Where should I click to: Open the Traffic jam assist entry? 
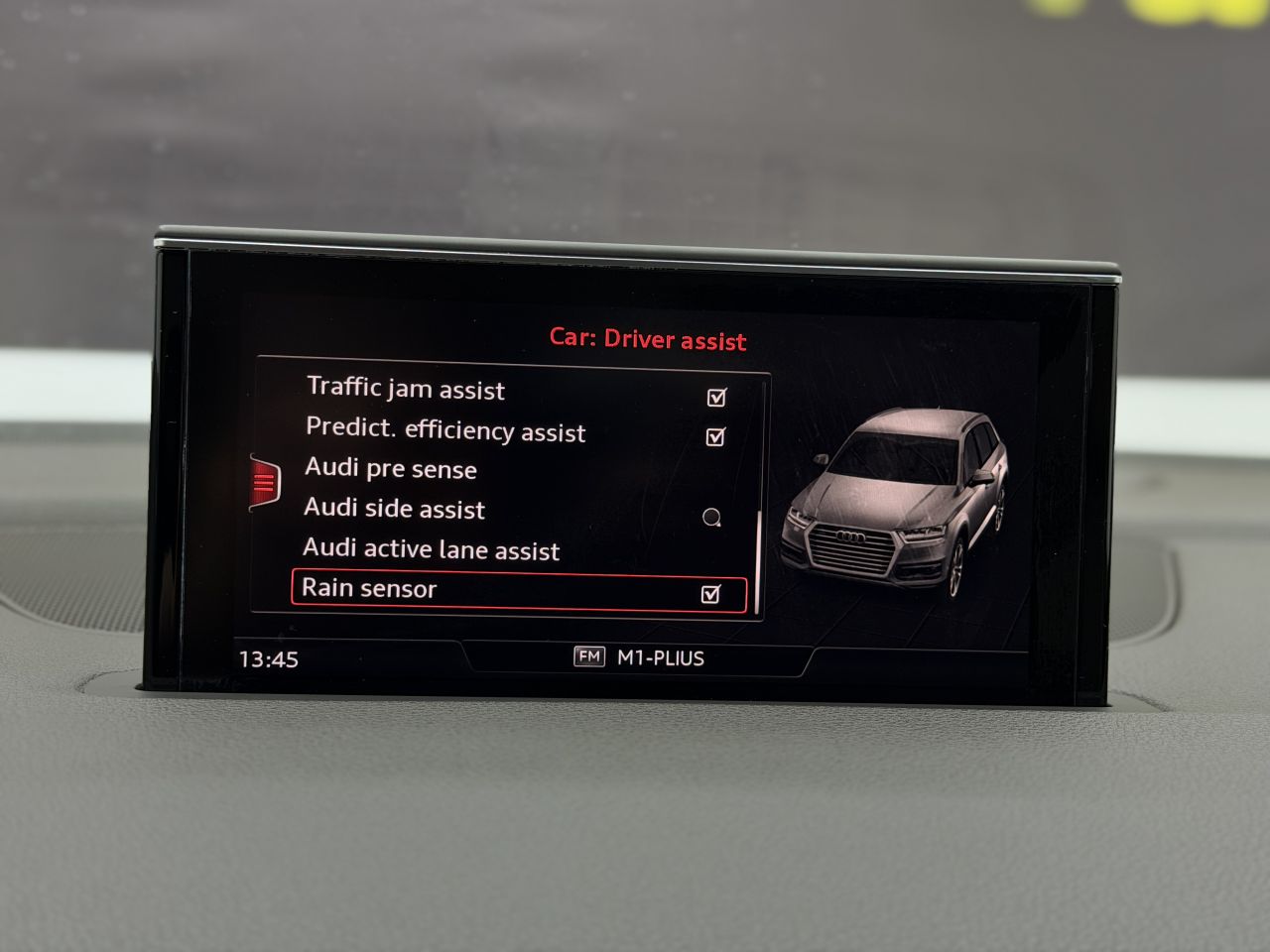[406, 390]
